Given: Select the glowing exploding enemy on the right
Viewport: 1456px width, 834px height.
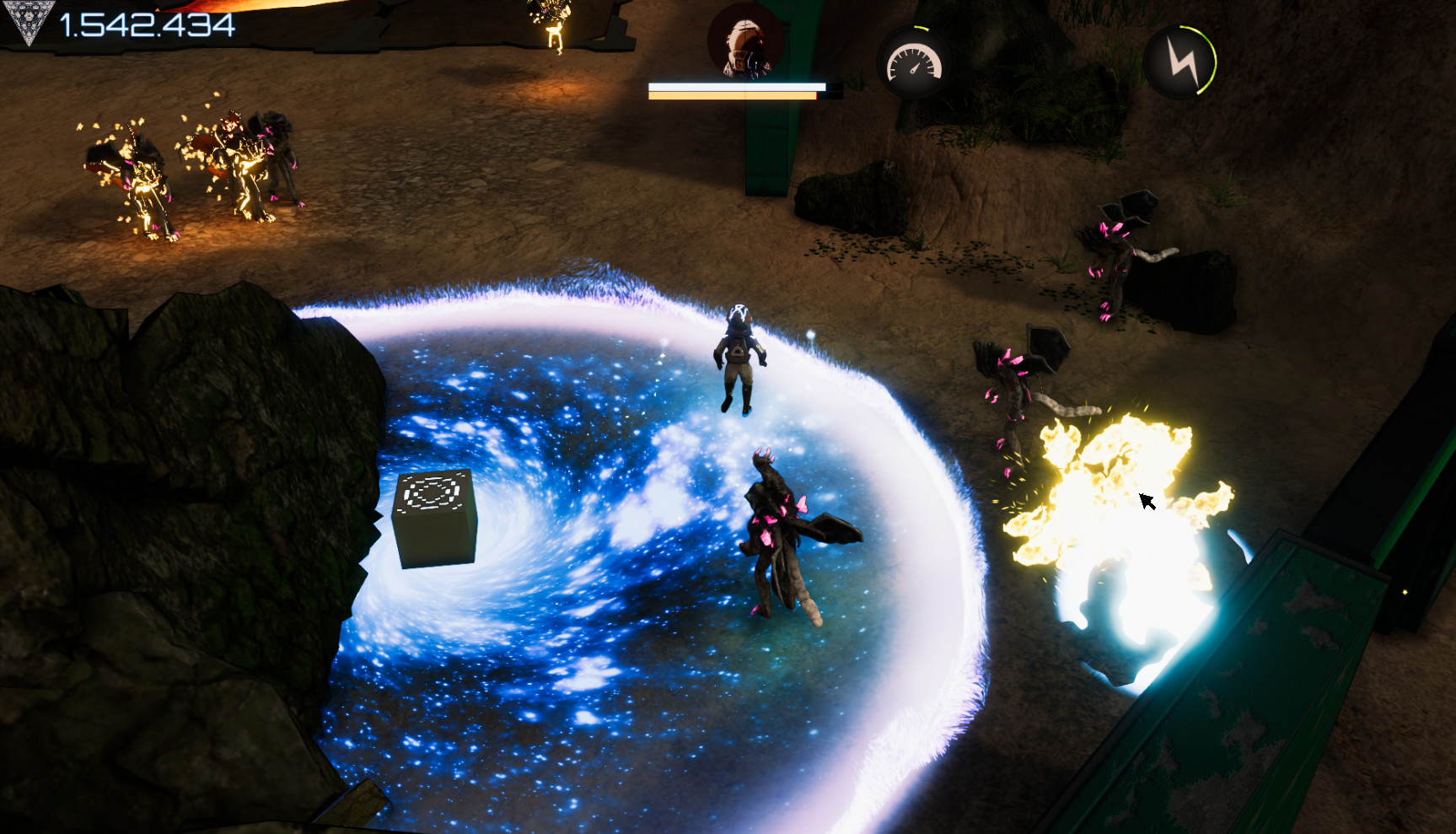Looking at the screenshot, I should (x=1113, y=506).
